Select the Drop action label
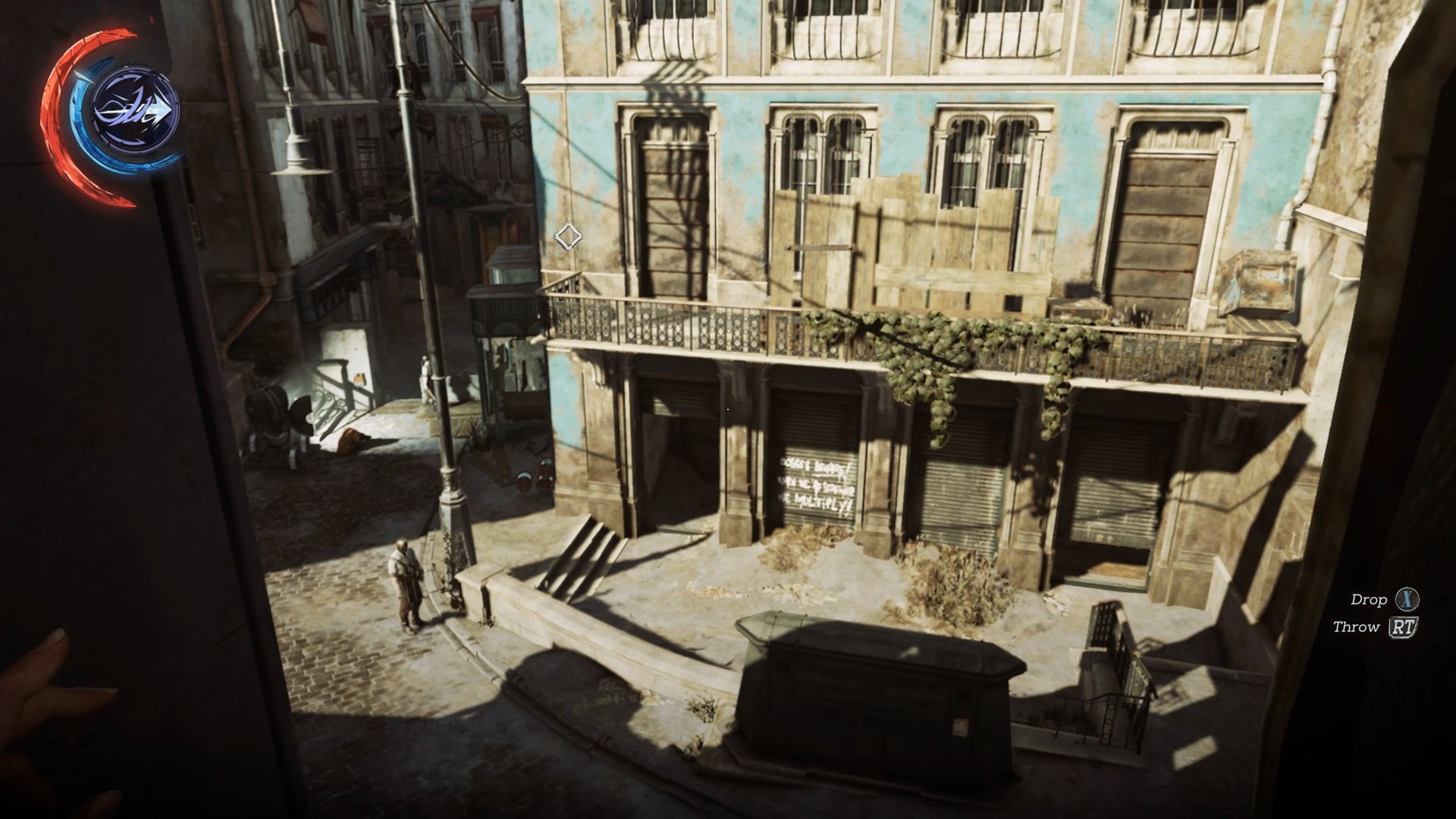The image size is (1456, 819). pyautogui.click(x=1371, y=601)
